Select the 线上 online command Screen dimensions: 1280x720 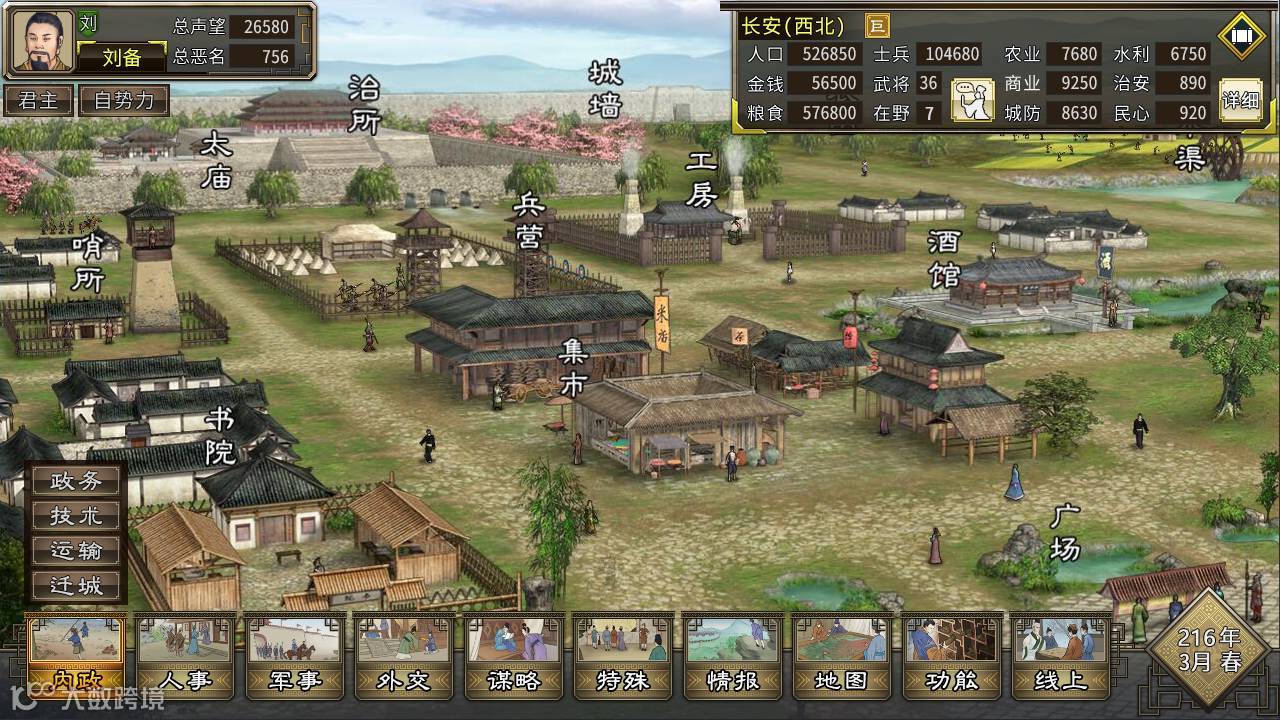pos(1061,655)
